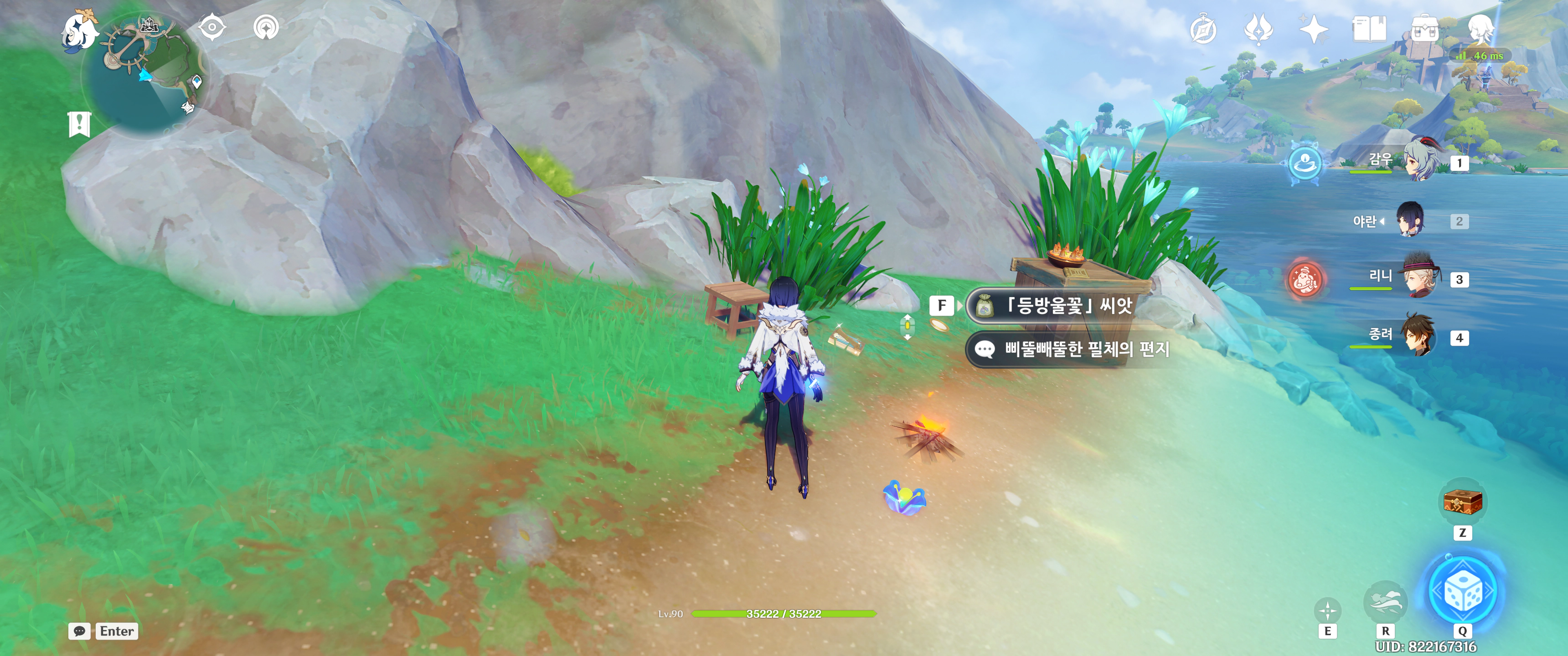The width and height of the screenshot is (1568, 656).
Task: Open the quest exclamation banner icon
Action: (79, 124)
